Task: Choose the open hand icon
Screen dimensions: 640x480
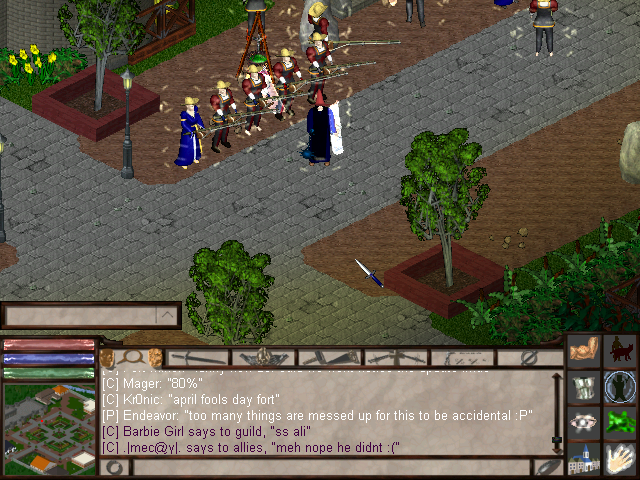Action: coord(621,458)
